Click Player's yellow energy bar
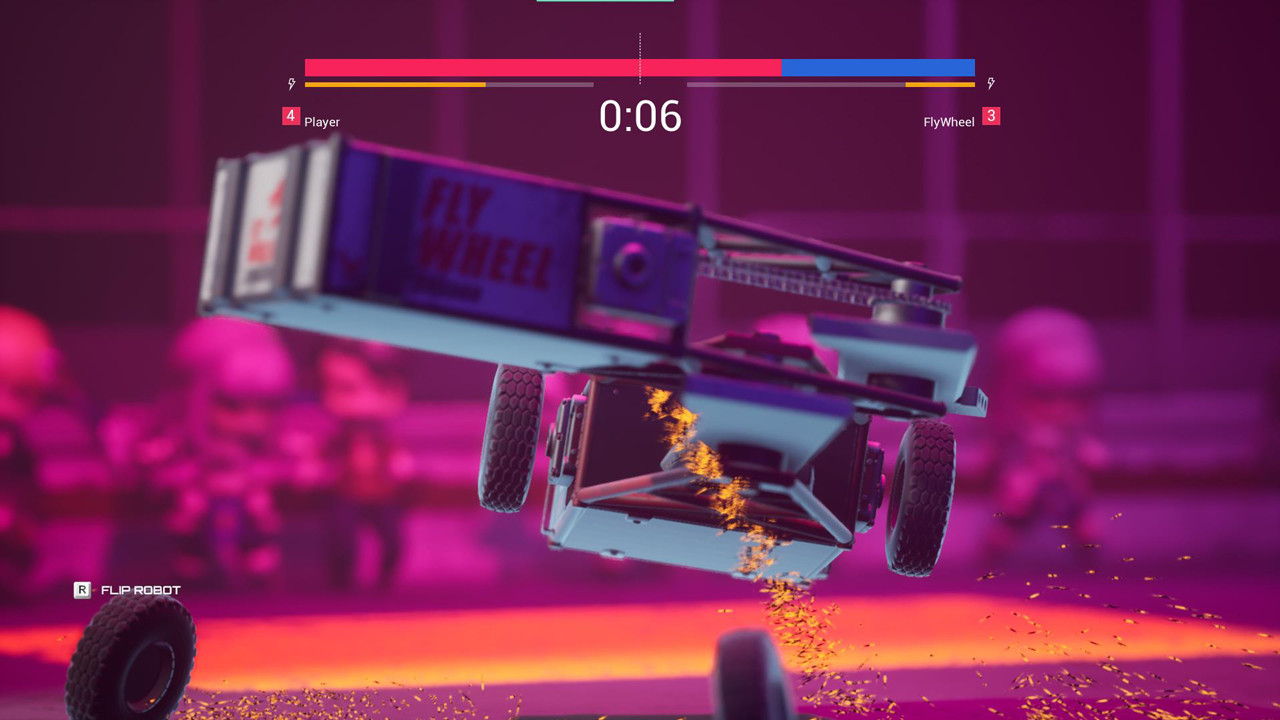The width and height of the screenshot is (1280, 720). [395, 85]
